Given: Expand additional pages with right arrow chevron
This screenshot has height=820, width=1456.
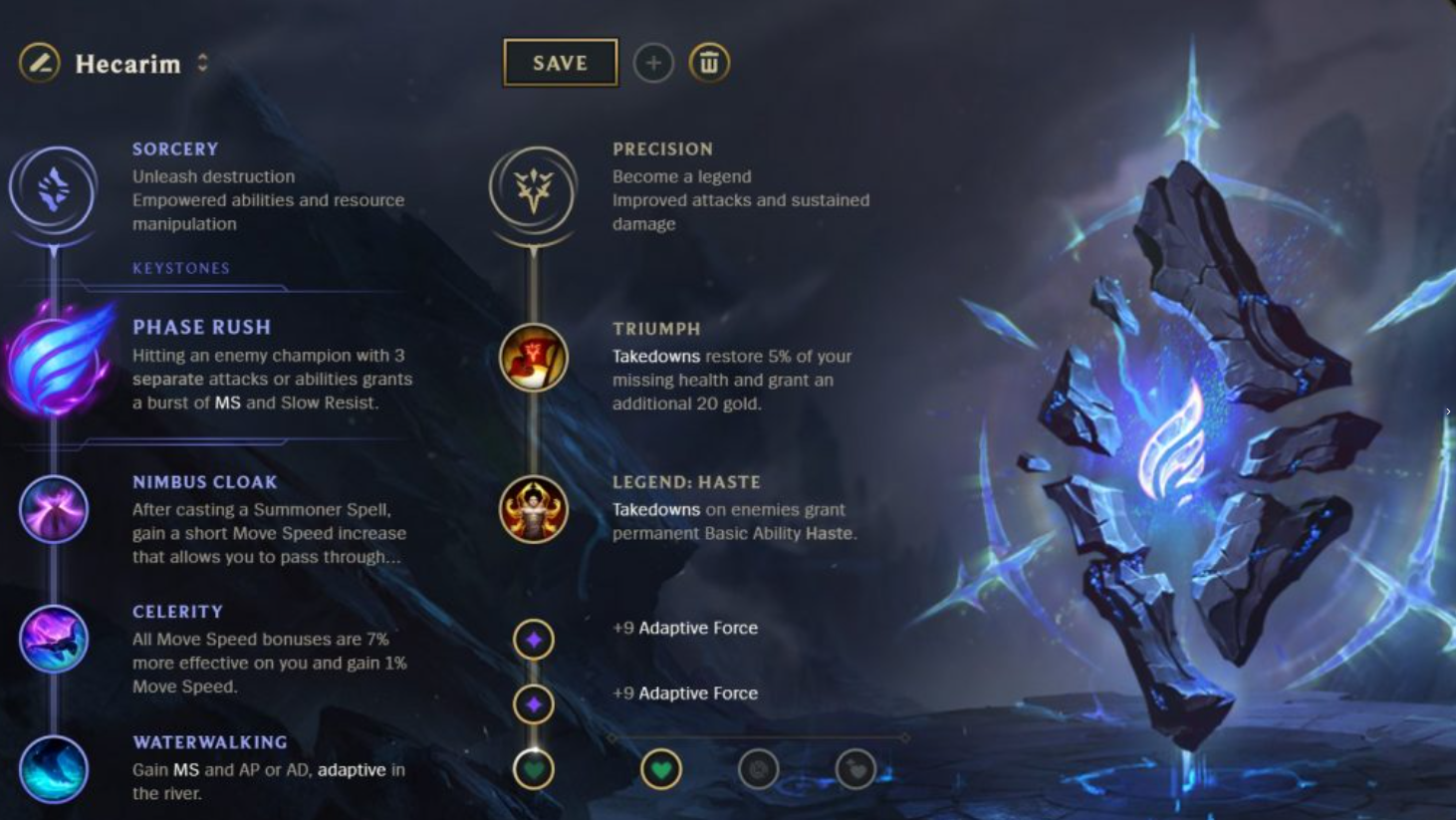Looking at the screenshot, I should (x=1447, y=410).
